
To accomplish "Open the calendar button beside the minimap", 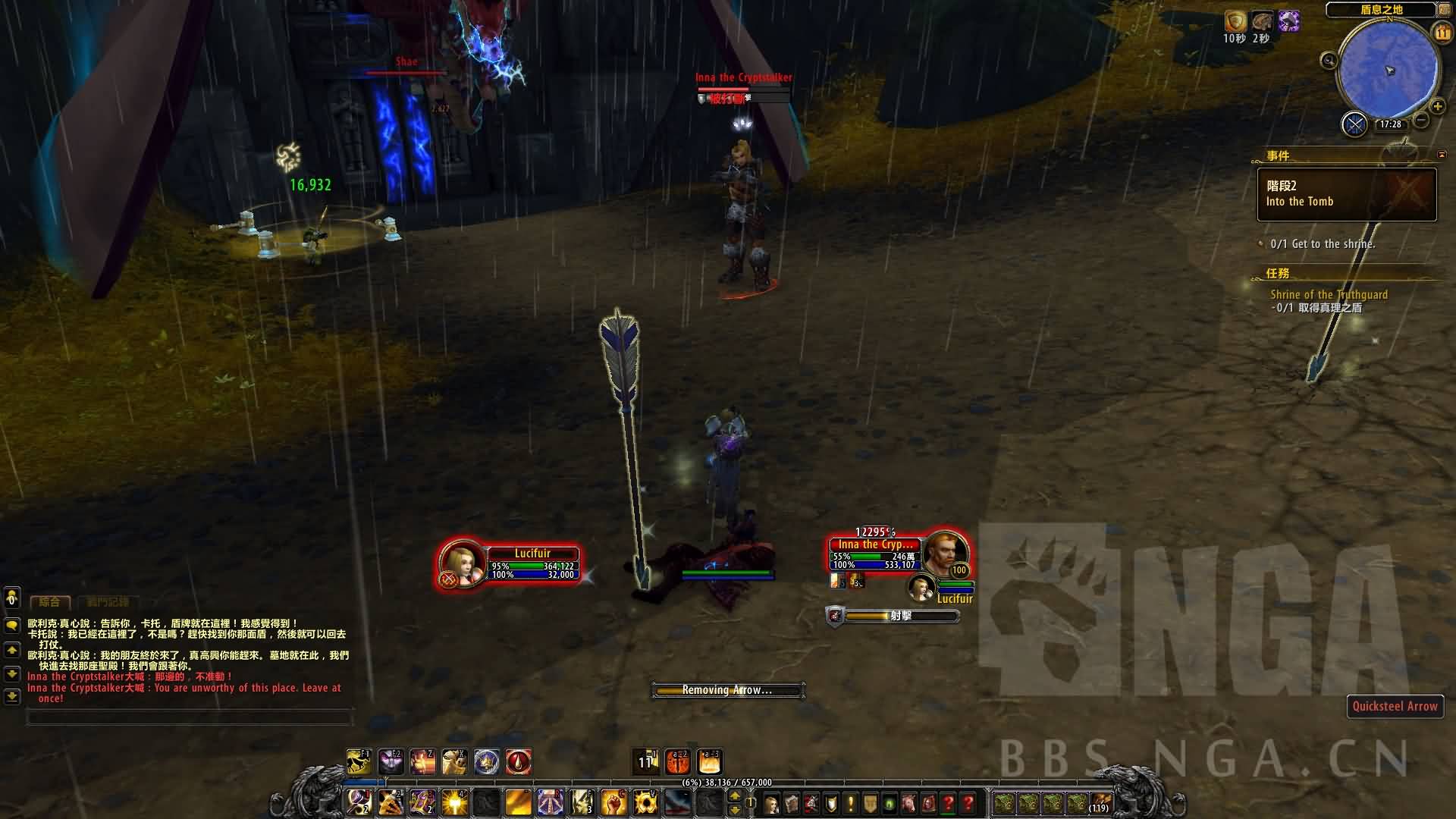I will [x=1442, y=33].
